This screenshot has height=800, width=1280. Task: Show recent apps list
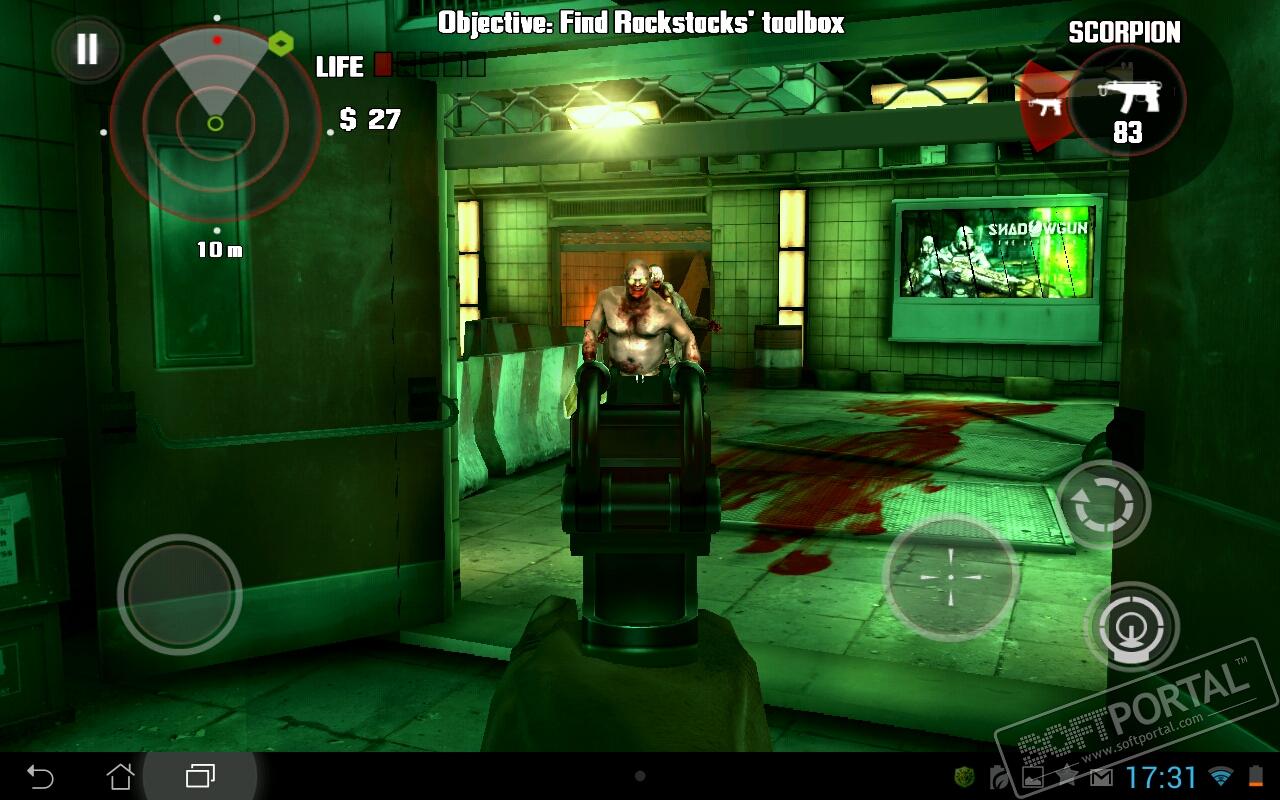point(200,776)
